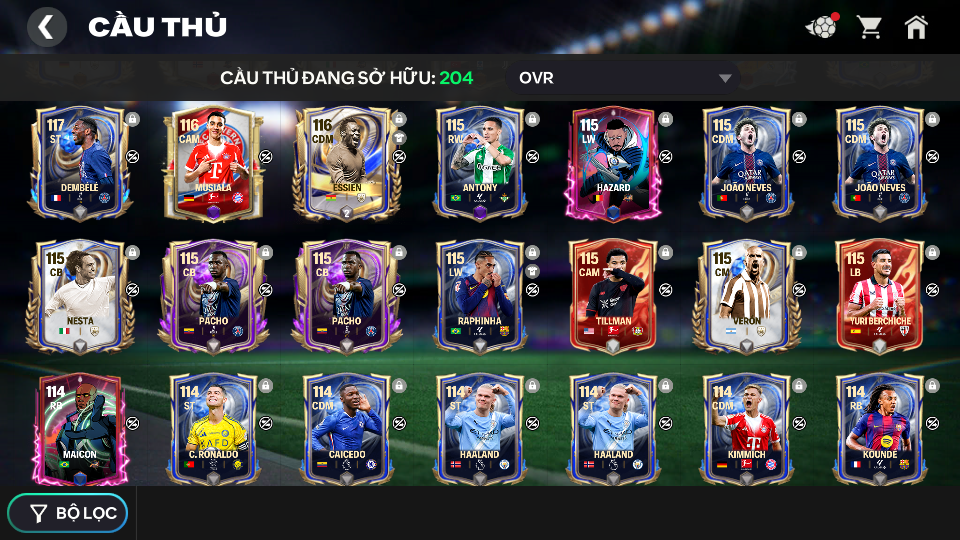Choose the Essien 116 CDM card
Viewport: 960px width, 540px height.
click(346, 160)
